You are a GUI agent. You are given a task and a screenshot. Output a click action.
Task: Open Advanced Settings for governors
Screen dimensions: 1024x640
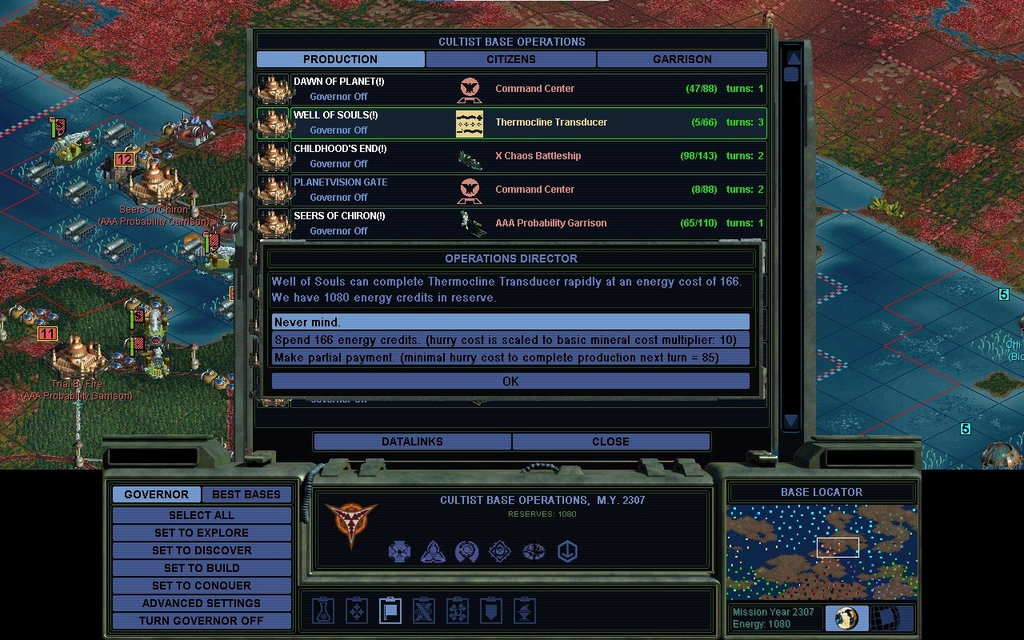pyautogui.click(x=201, y=603)
